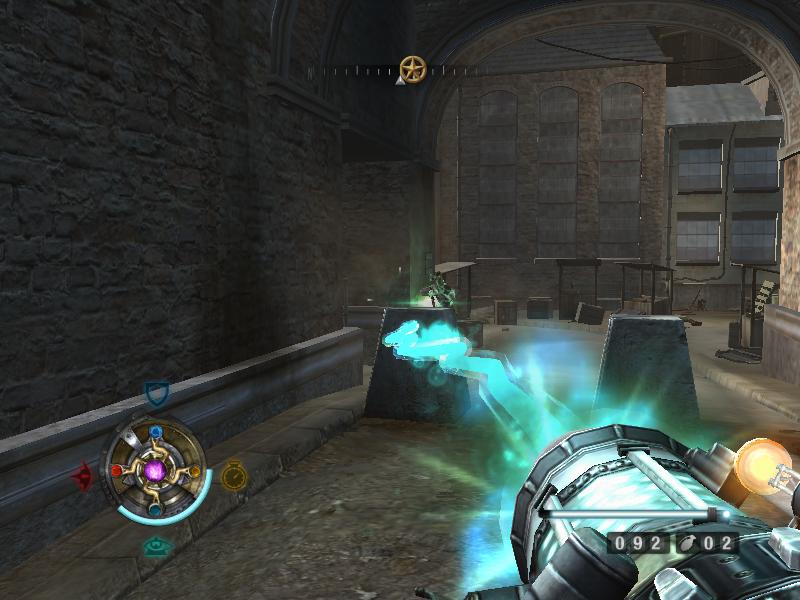
Task: Activate the teal eye Veil sight icon
Action: (x=154, y=546)
